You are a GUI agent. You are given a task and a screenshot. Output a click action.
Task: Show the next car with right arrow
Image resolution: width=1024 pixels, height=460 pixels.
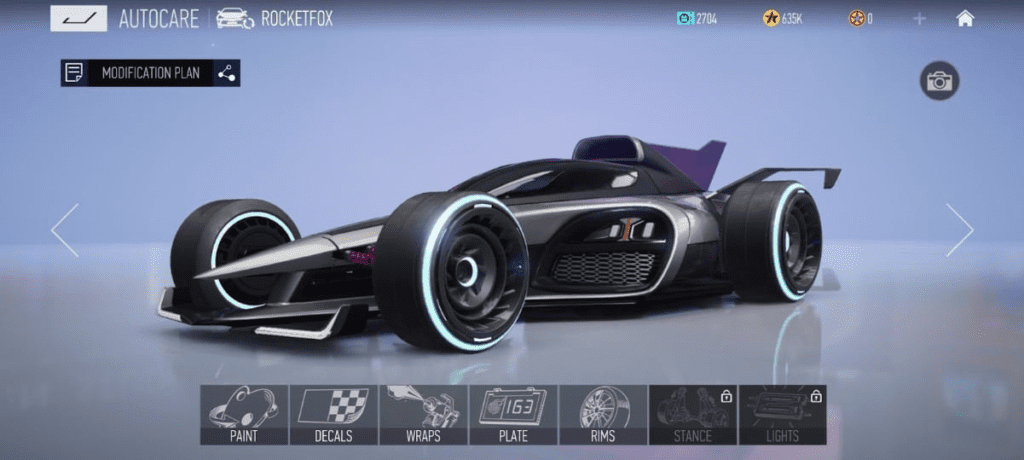(x=959, y=230)
